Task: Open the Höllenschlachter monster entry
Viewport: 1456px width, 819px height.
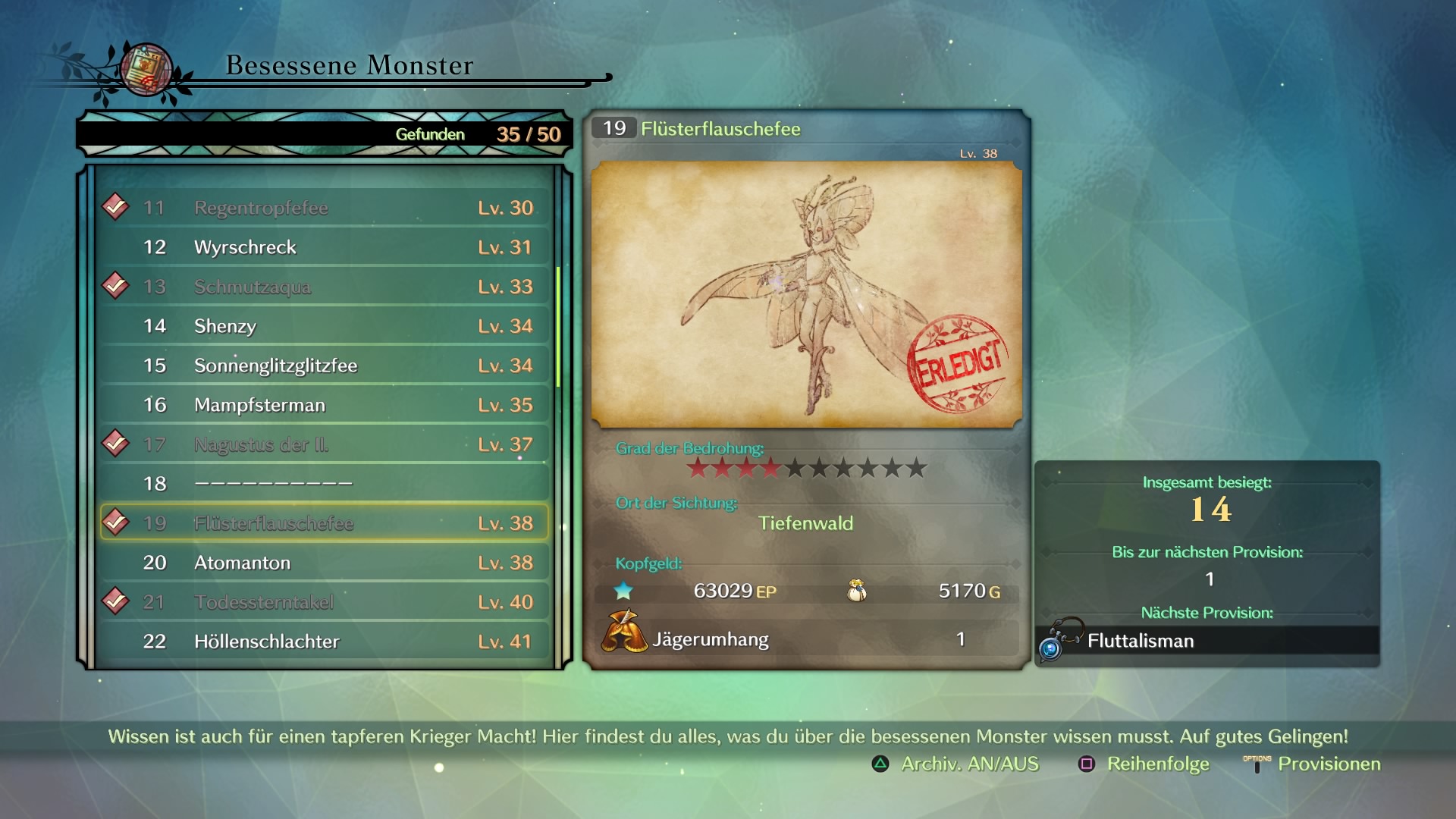Action: (325, 642)
